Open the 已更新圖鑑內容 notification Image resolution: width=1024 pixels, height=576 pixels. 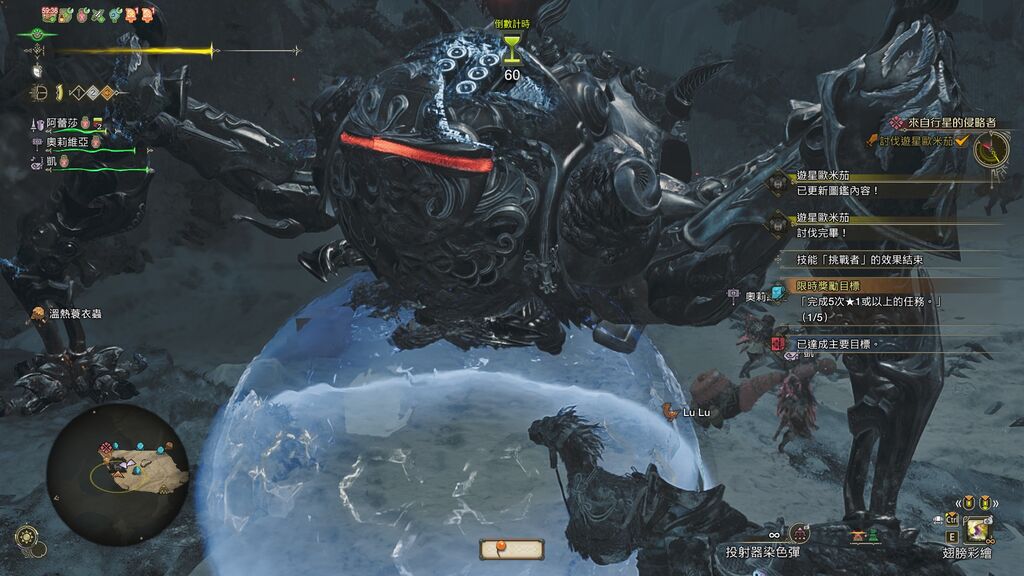click(837, 190)
